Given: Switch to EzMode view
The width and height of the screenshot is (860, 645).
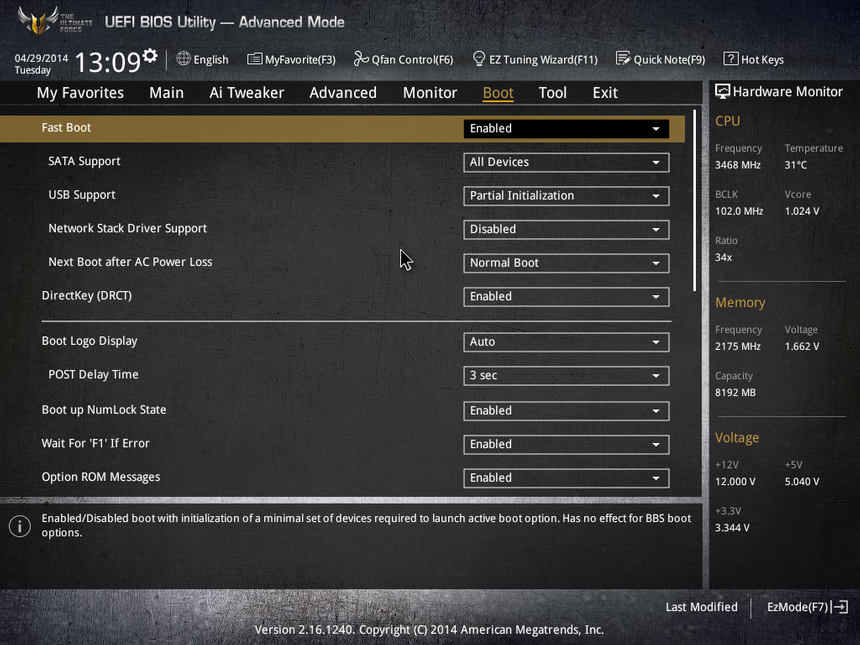Looking at the screenshot, I should (806, 607).
